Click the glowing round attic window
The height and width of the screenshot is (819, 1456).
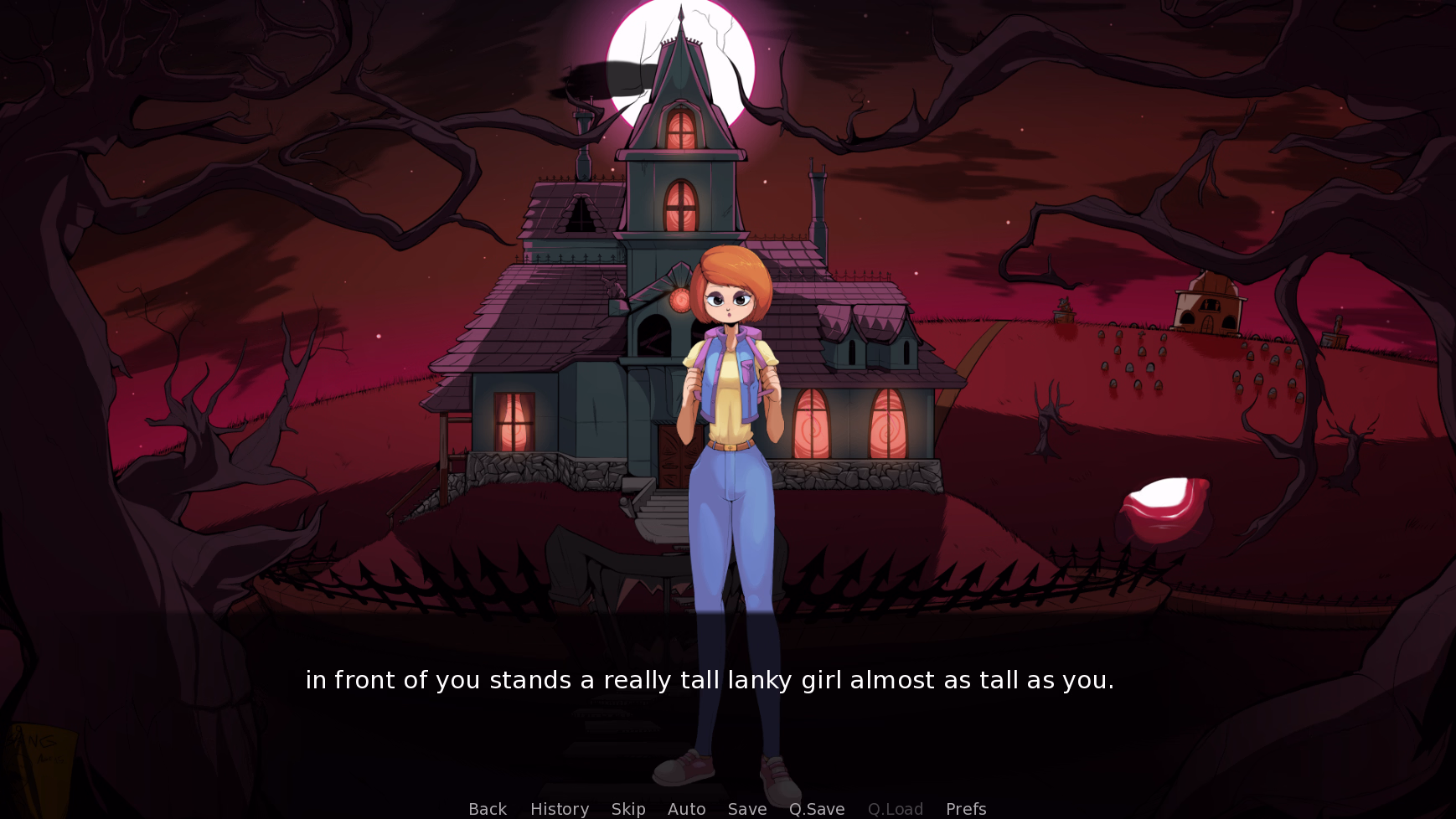click(680, 300)
